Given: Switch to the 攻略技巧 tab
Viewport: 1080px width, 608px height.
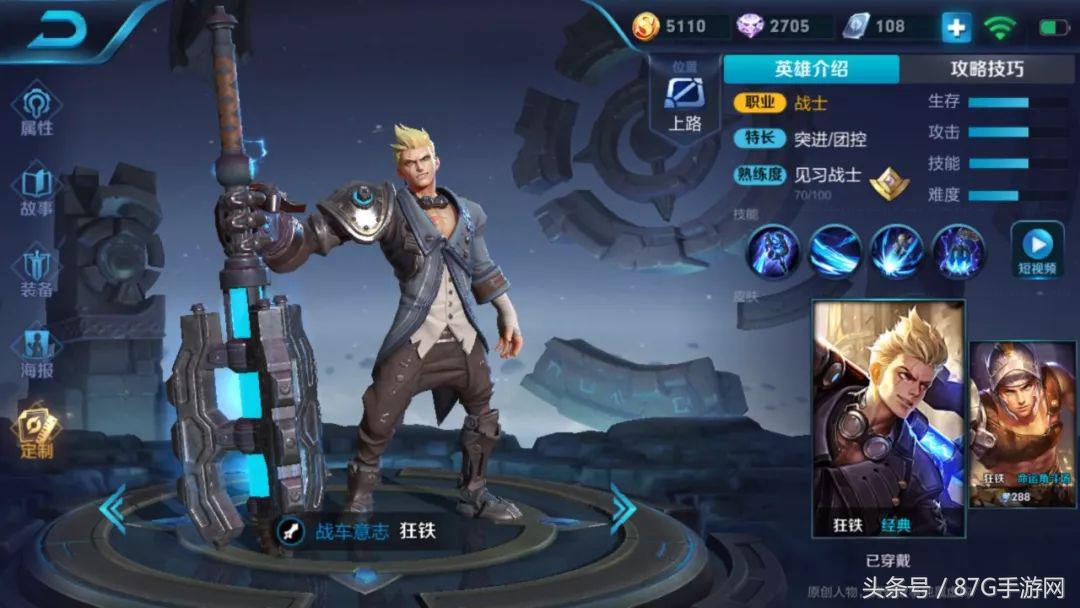Looking at the screenshot, I should click(986, 69).
